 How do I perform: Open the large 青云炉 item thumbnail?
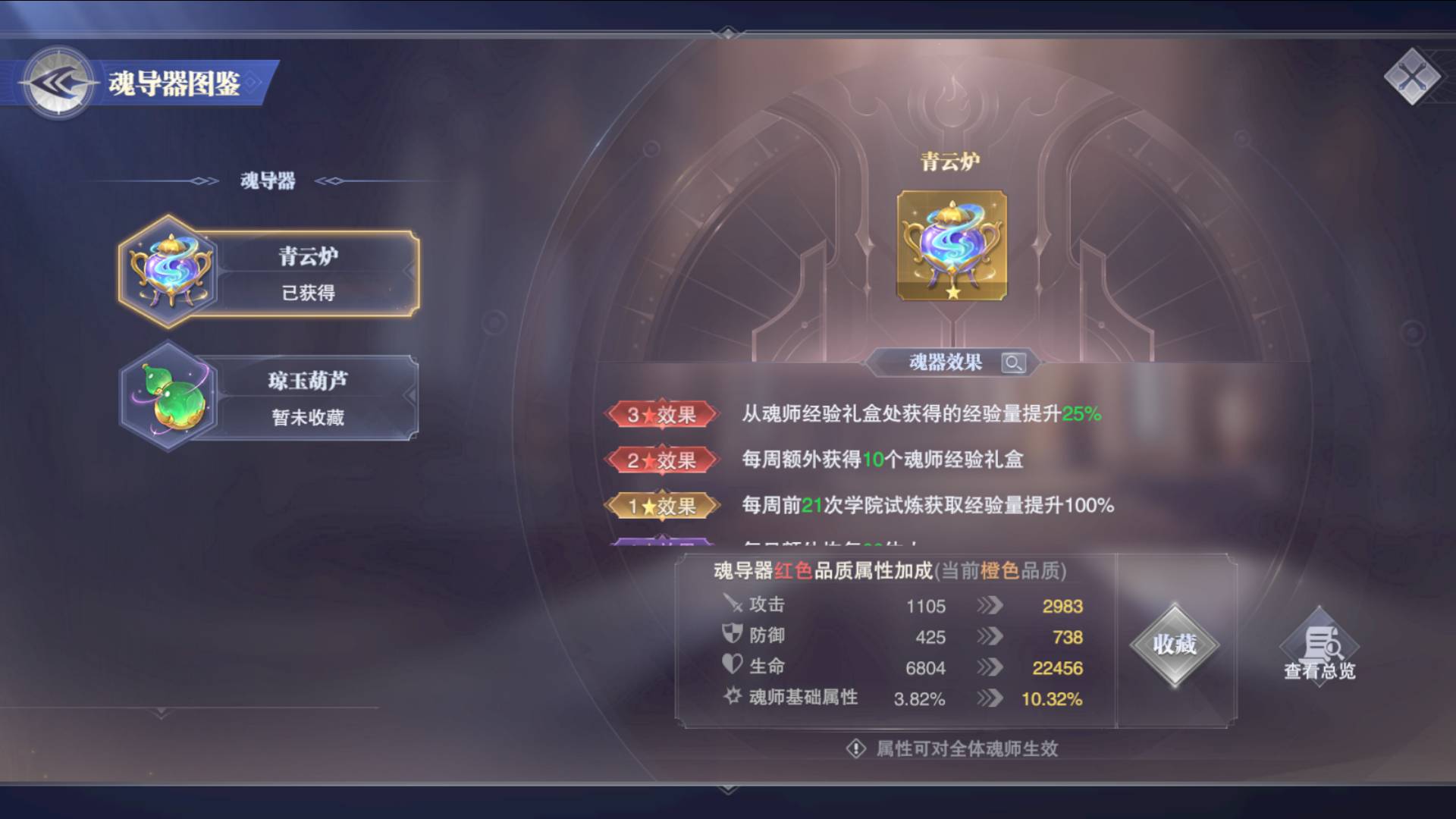pos(952,246)
